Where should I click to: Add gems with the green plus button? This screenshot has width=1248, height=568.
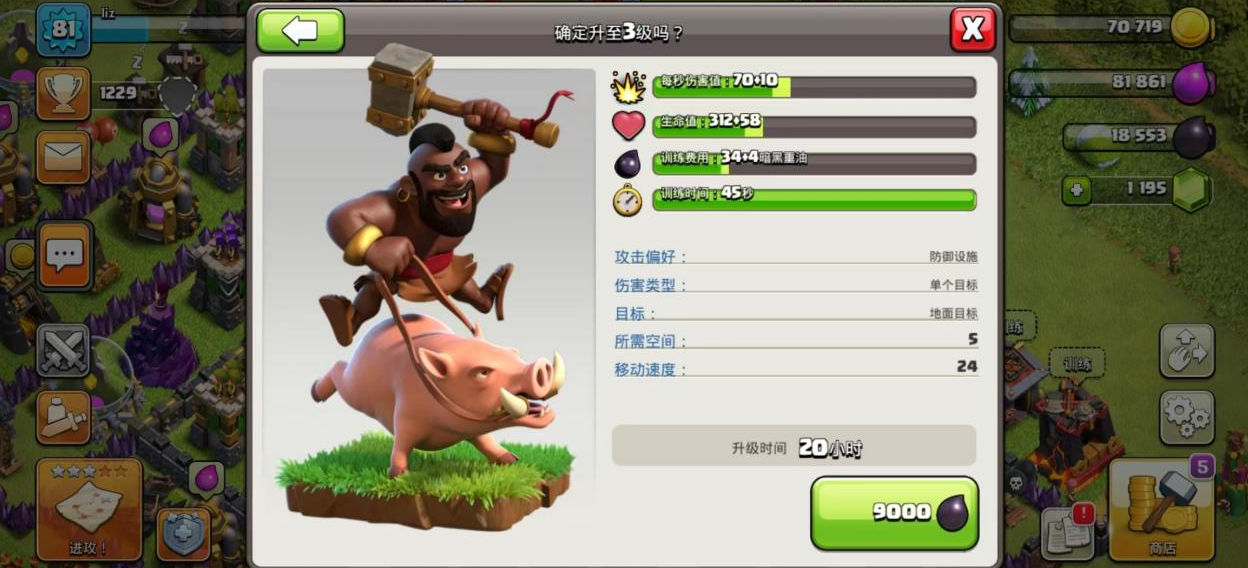1076,189
